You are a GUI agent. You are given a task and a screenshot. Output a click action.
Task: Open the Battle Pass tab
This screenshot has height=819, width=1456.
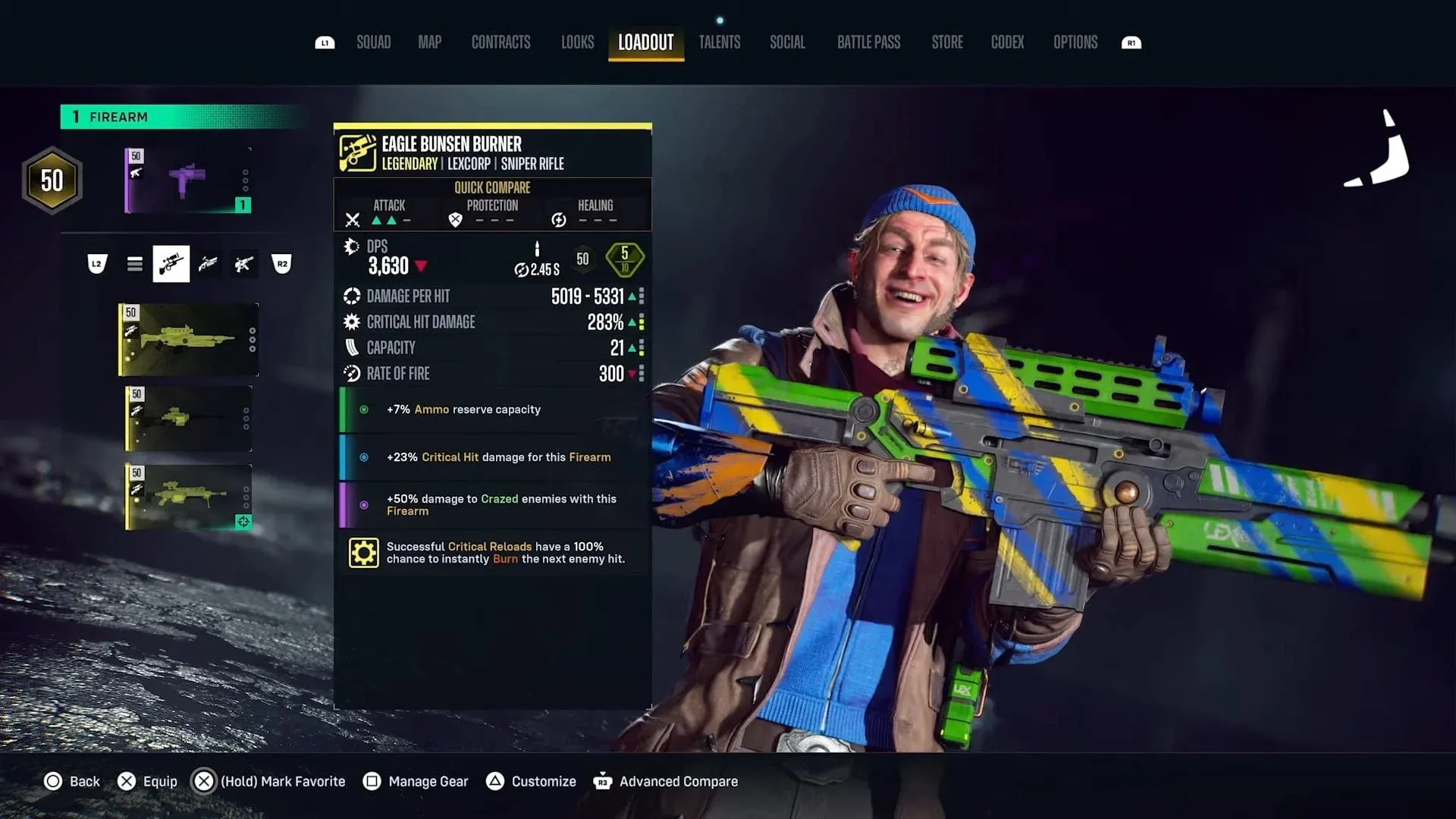click(868, 42)
